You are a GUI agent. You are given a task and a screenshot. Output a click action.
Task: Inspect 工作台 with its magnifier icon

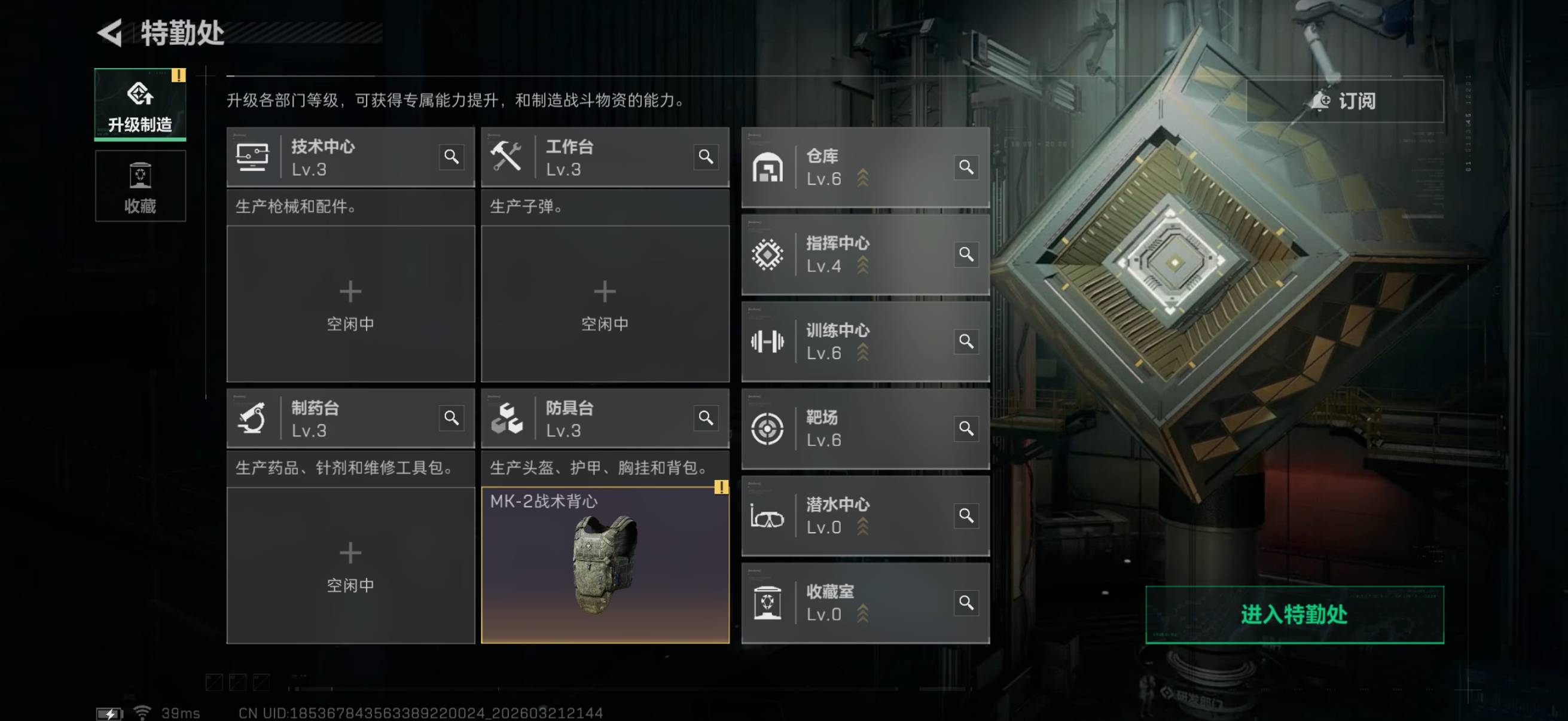706,157
